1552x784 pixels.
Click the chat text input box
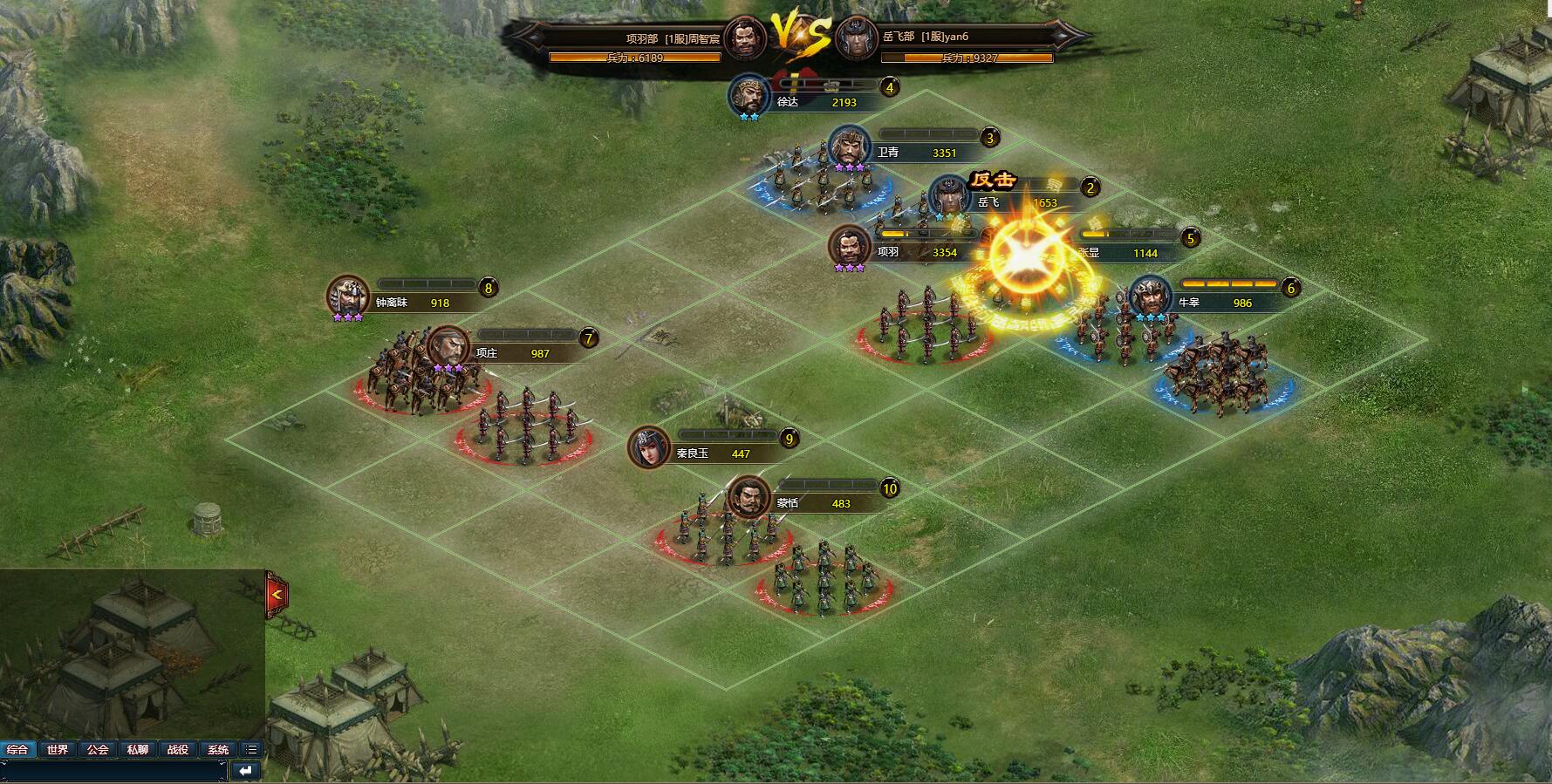113,771
